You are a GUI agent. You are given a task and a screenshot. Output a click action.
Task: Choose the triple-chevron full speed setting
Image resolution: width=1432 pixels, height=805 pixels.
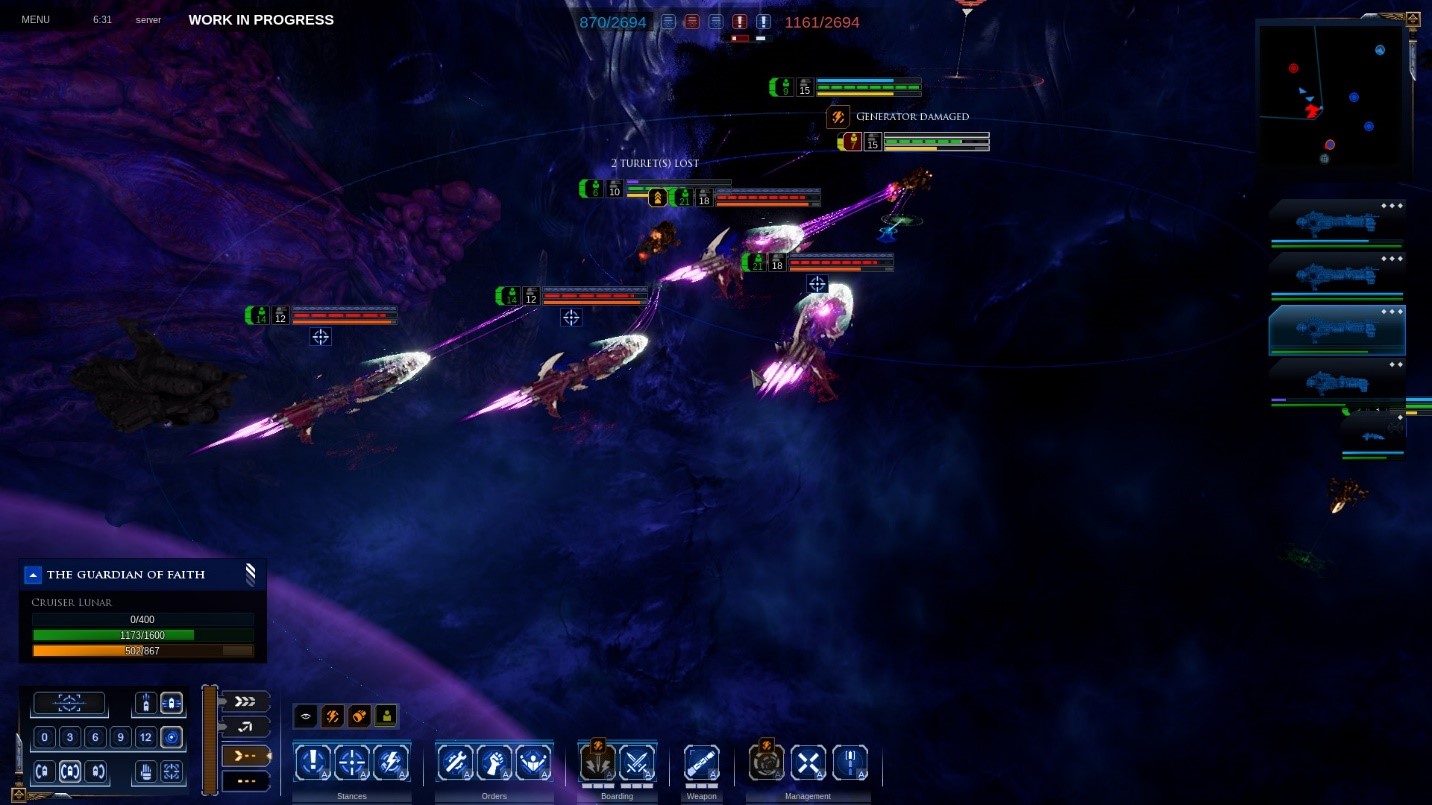pos(244,701)
